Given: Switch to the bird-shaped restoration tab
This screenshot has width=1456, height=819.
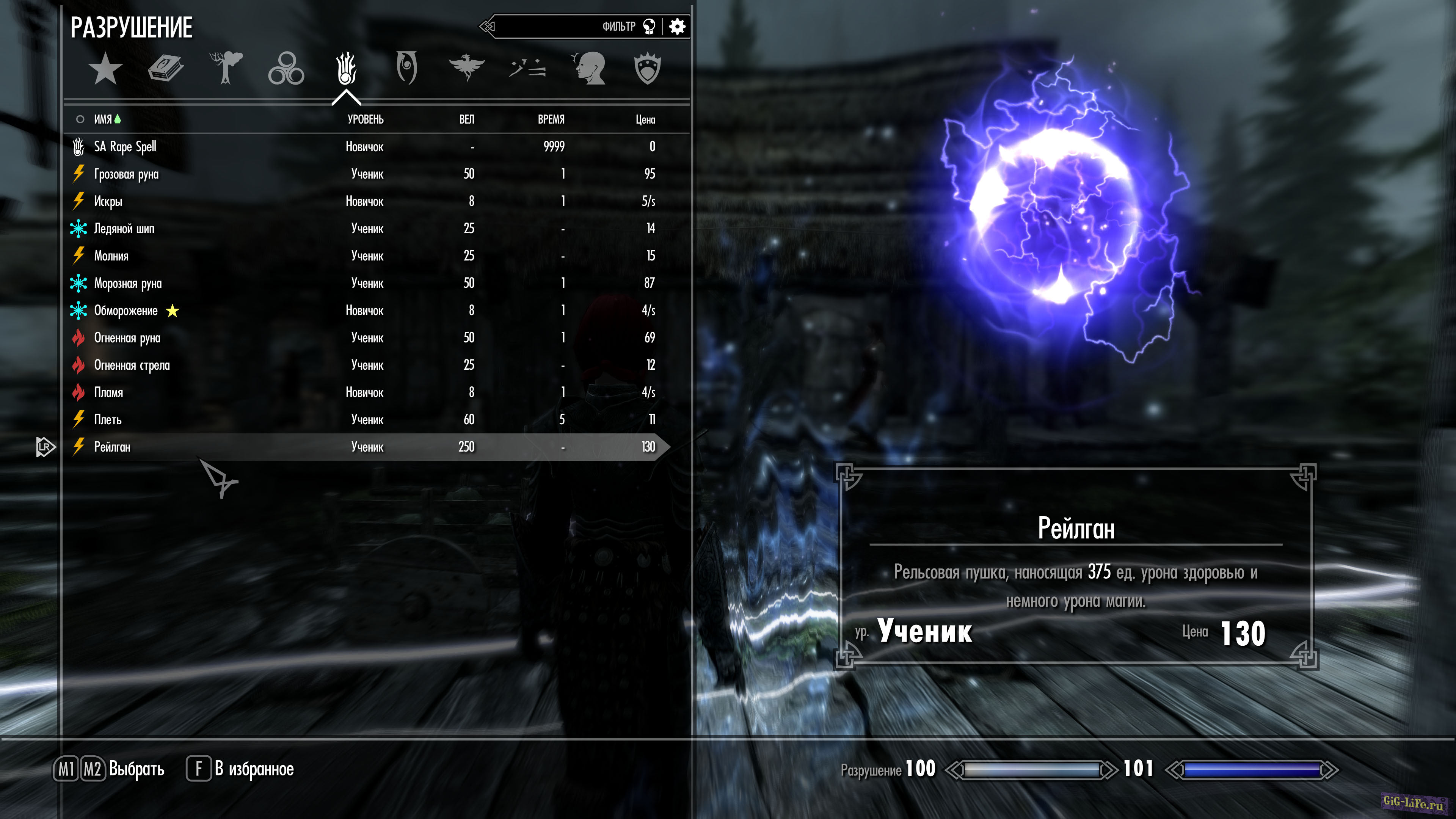Looking at the screenshot, I should click(466, 68).
